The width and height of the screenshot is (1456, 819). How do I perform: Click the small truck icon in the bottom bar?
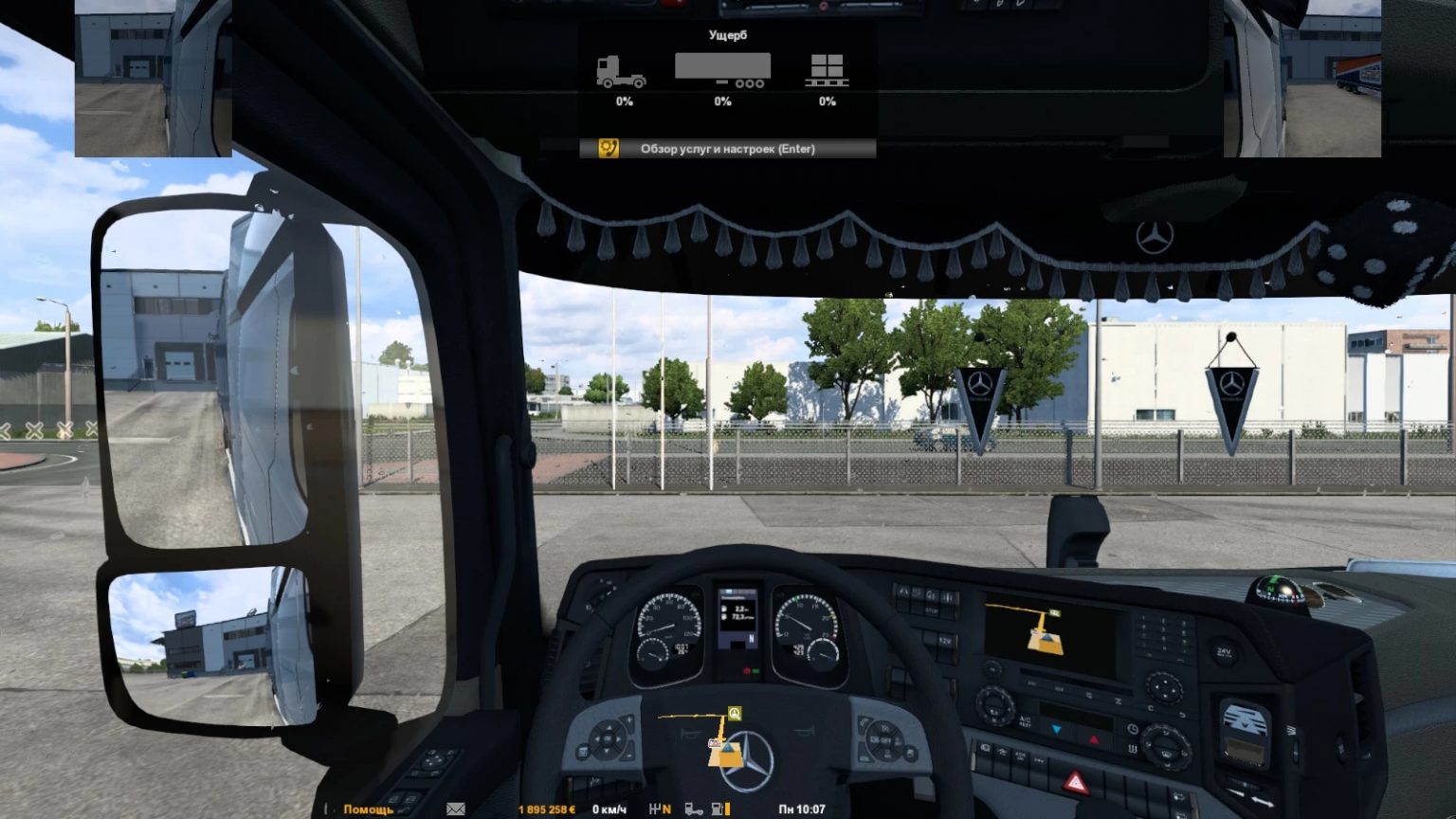[693, 810]
